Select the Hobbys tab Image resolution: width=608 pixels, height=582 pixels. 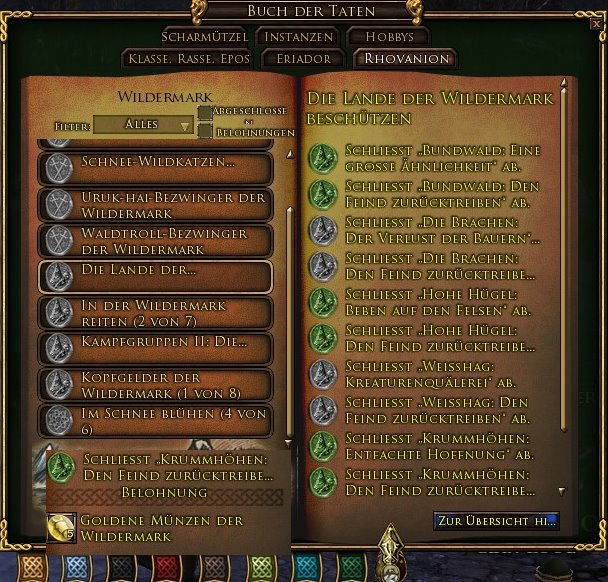coord(388,37)
